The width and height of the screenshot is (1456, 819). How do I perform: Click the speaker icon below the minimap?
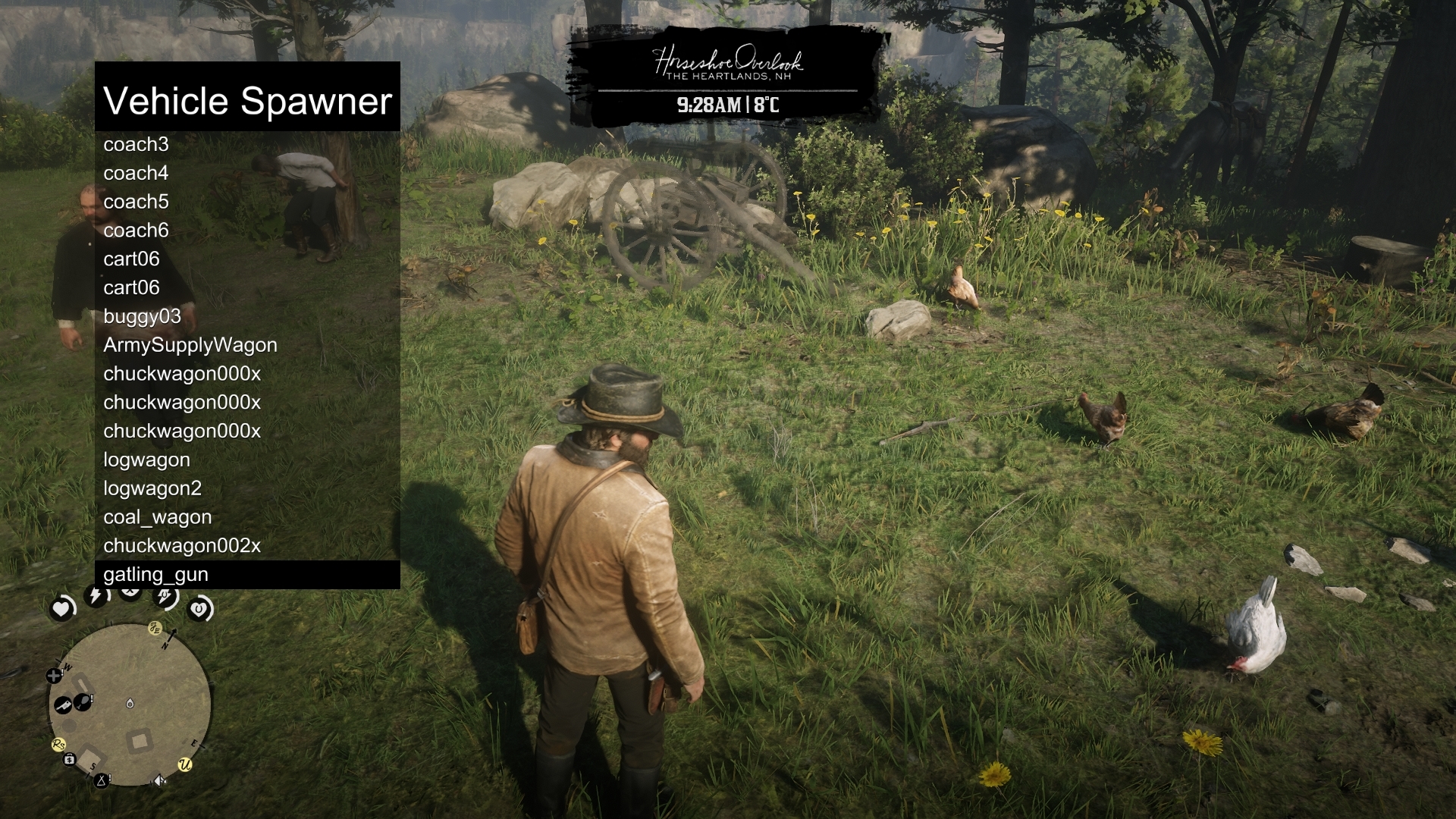click(x=159, y=780)
